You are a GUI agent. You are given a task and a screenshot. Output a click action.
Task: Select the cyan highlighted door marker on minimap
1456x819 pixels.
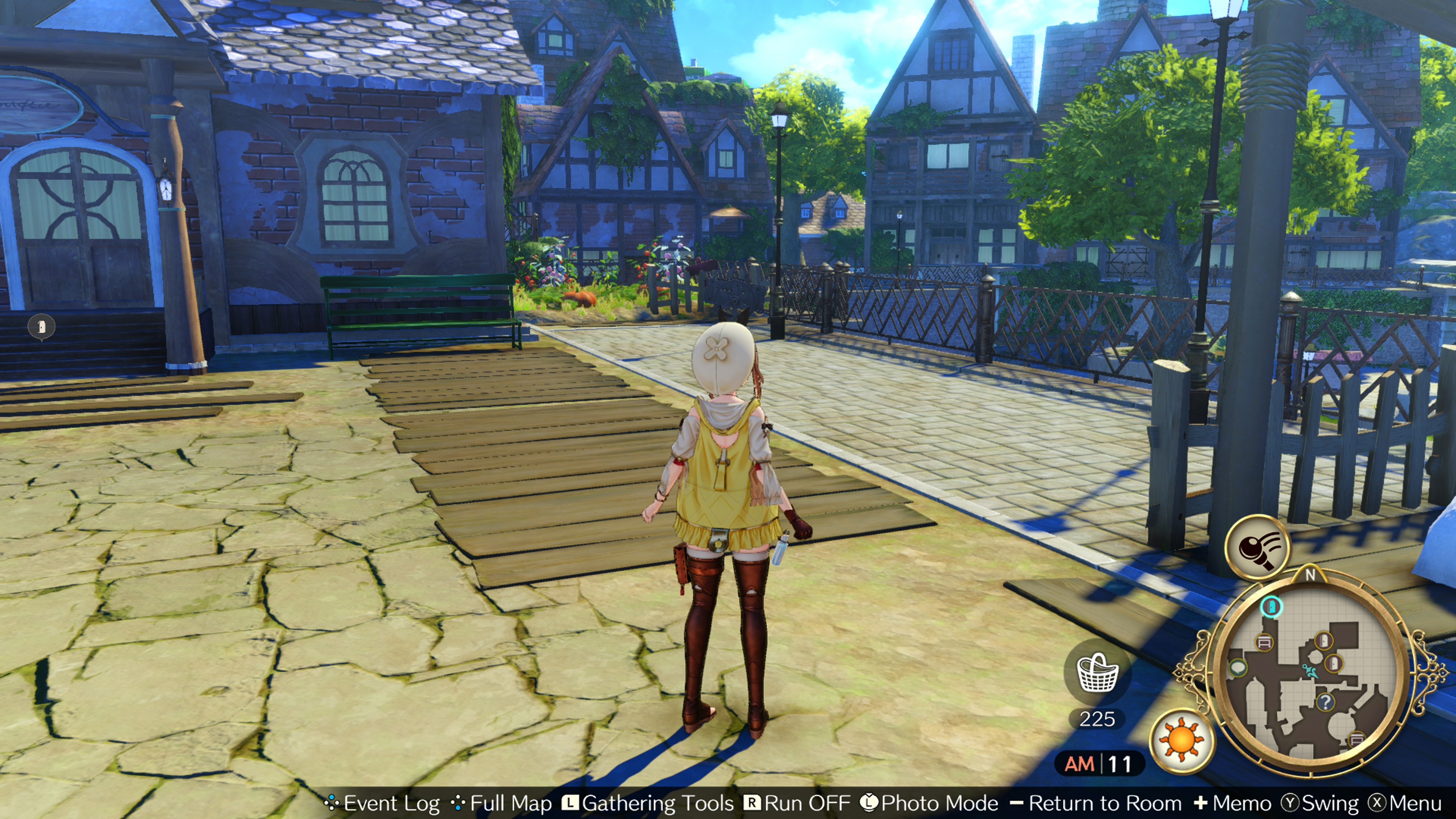coord(1272,607)
